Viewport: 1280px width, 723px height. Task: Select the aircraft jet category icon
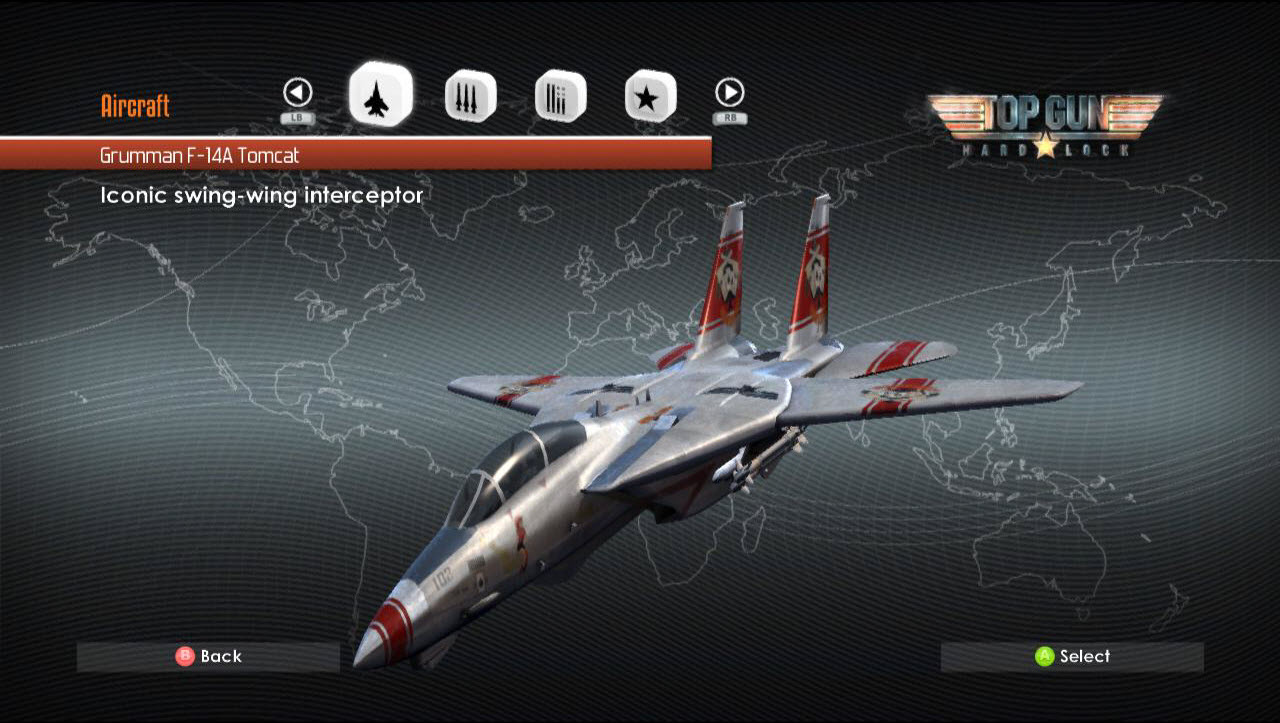[380, 95]
